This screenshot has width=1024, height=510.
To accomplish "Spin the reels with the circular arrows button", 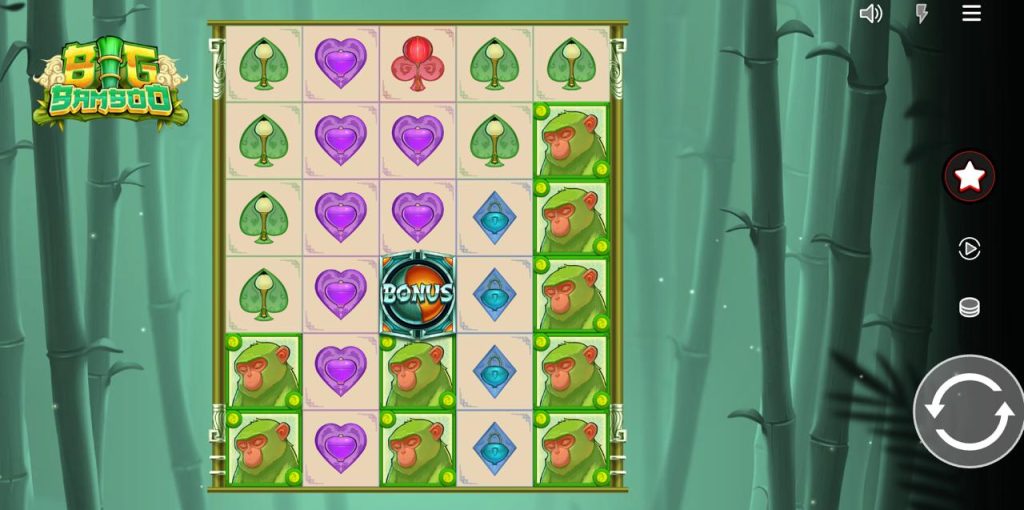I will (967, 410).
